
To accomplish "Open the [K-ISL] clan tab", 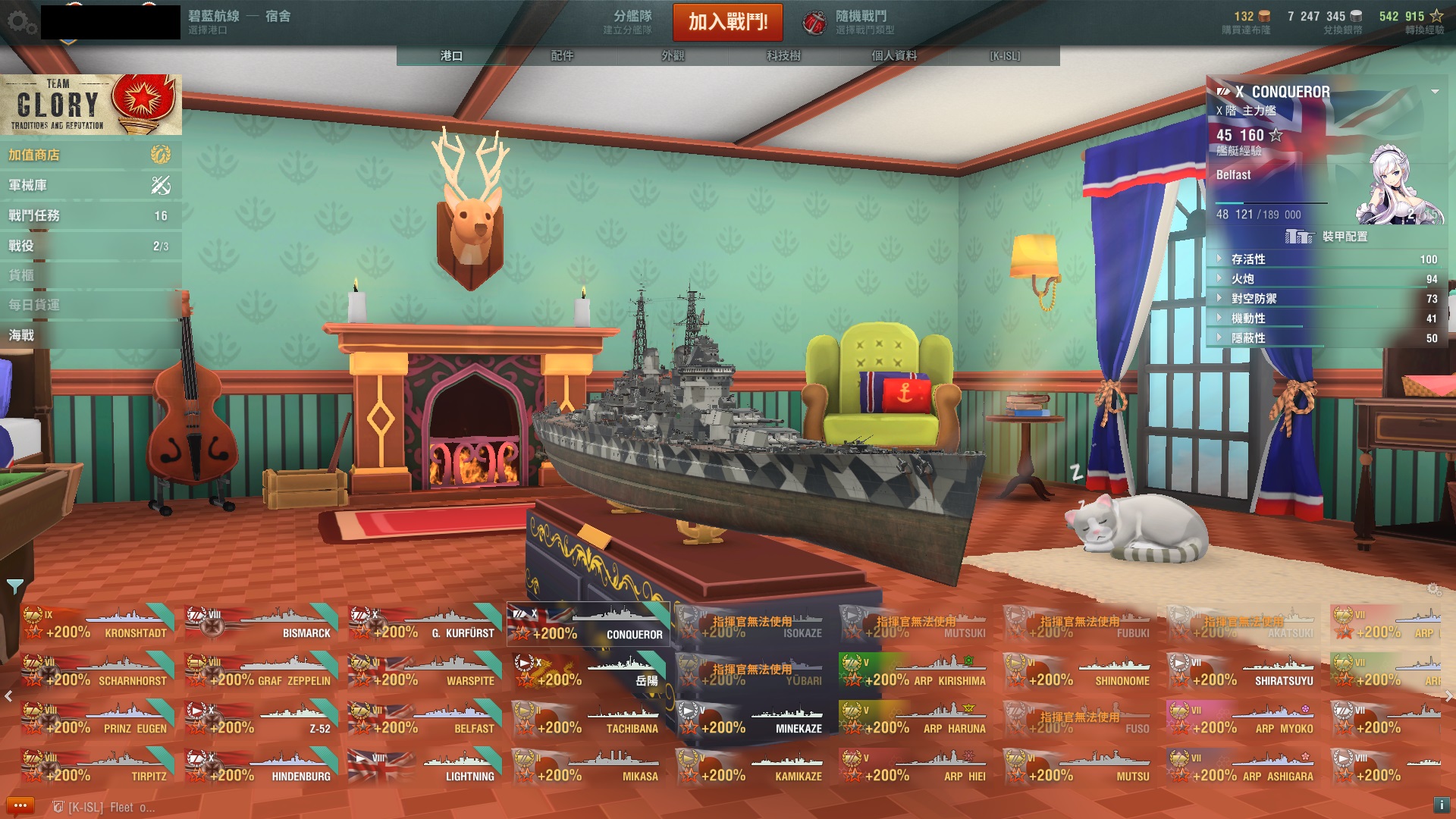I will point(1005,55).
